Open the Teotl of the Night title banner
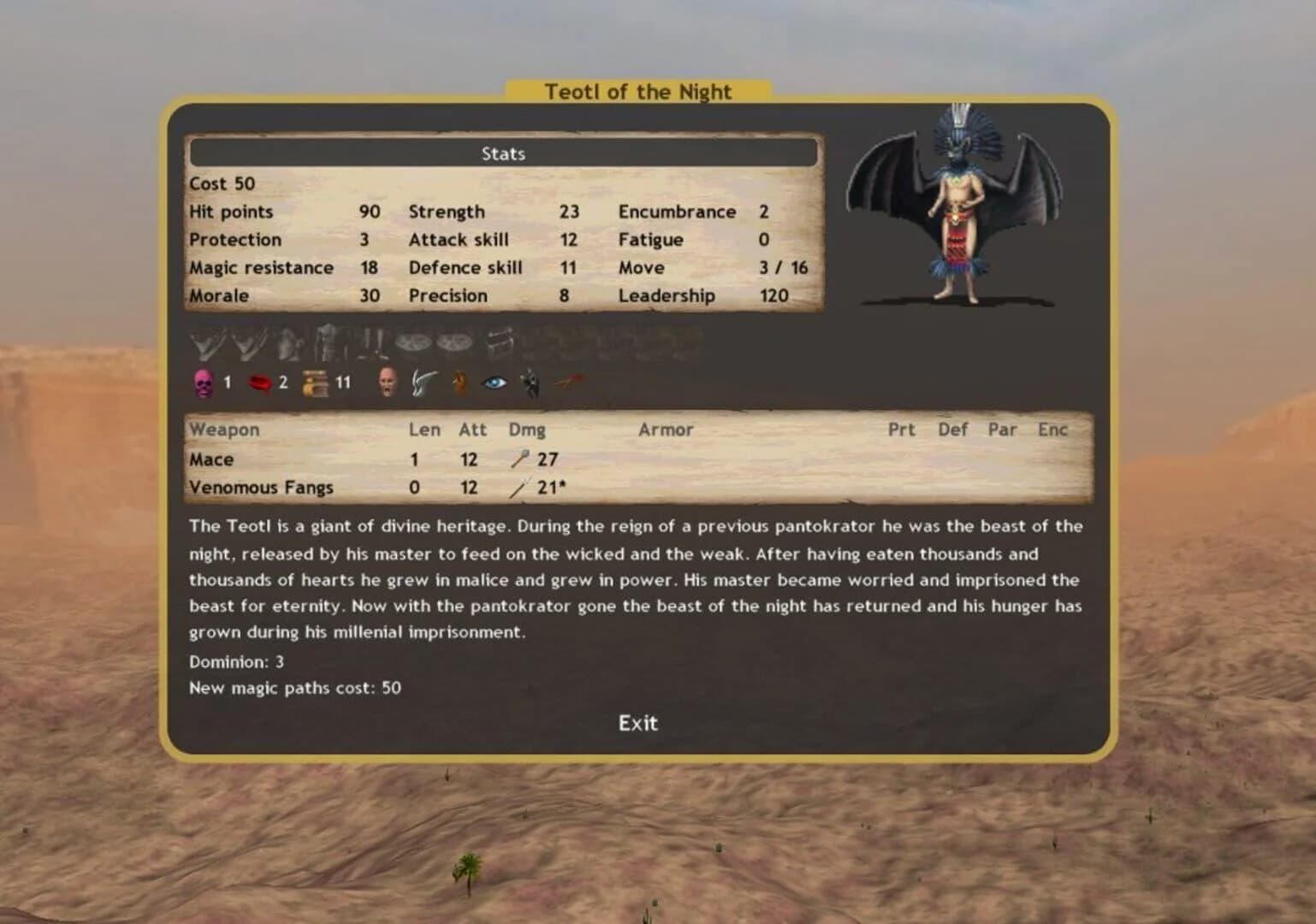The image size is (1316, 924). pyautogui.click(x=637, y=92)
